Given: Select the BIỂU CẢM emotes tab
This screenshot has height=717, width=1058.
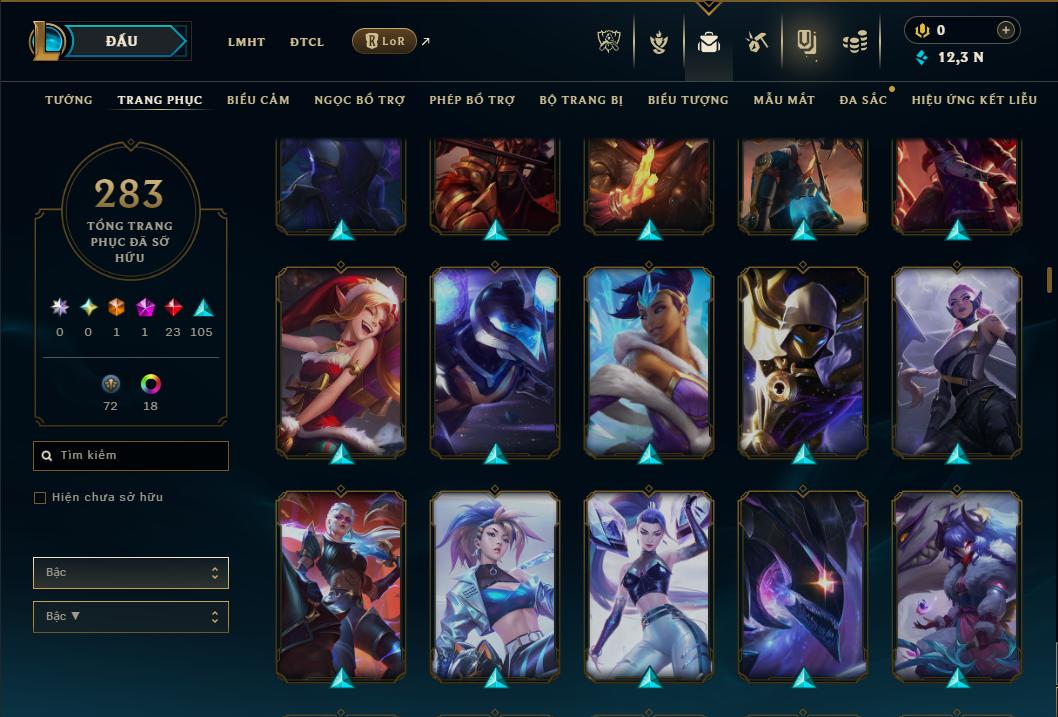Looking at the screenshot, I should (x=258, y=100).
